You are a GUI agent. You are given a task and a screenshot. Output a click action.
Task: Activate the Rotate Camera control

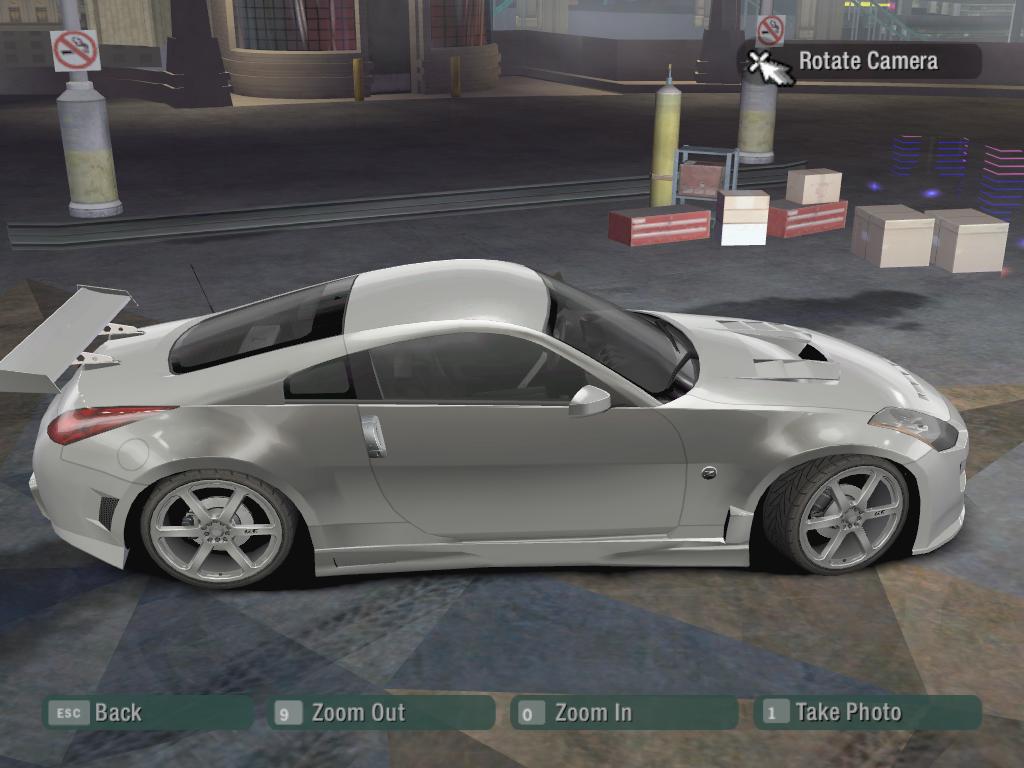coord(860,61)
